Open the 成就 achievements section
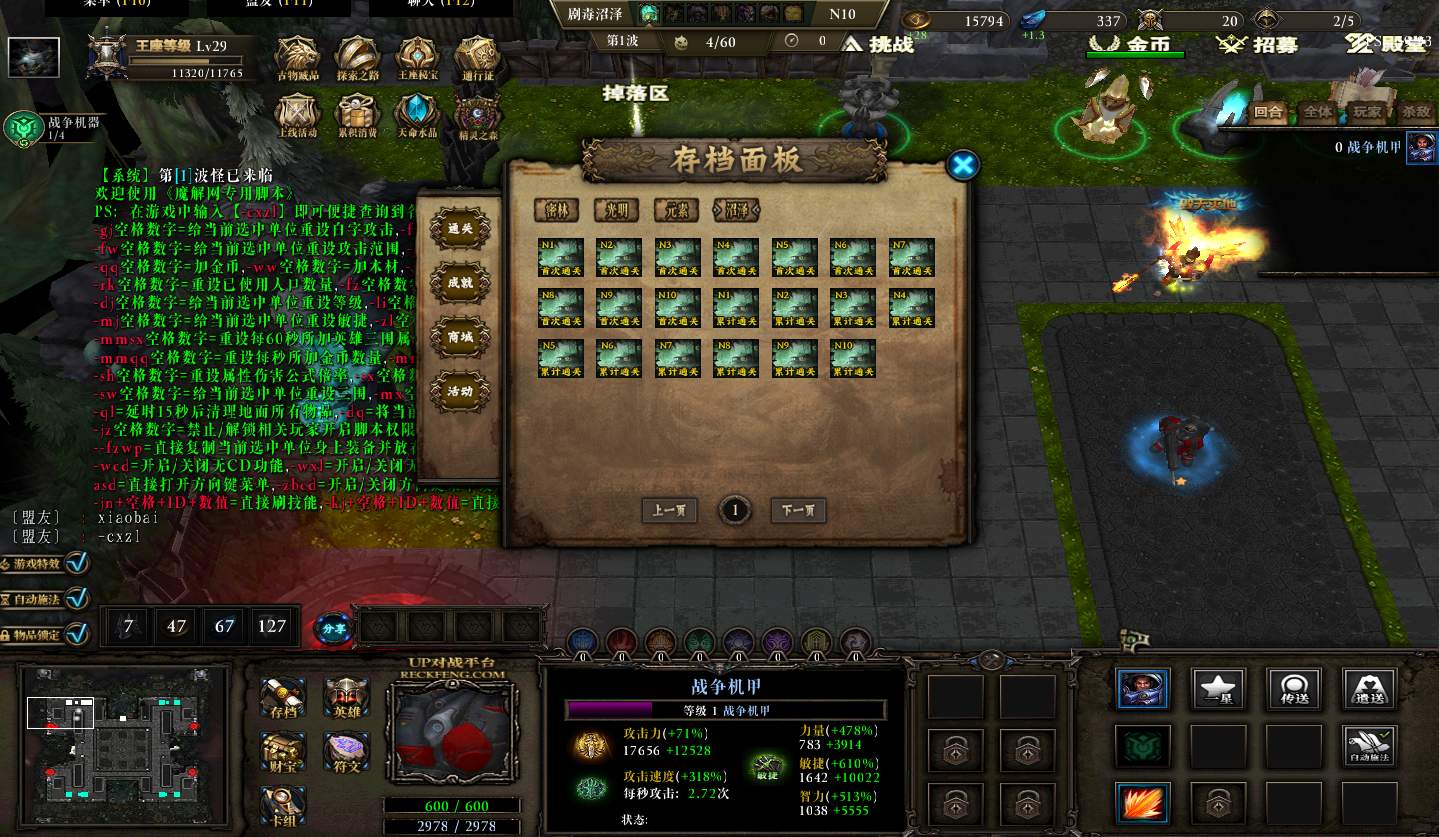 (459, 283)
